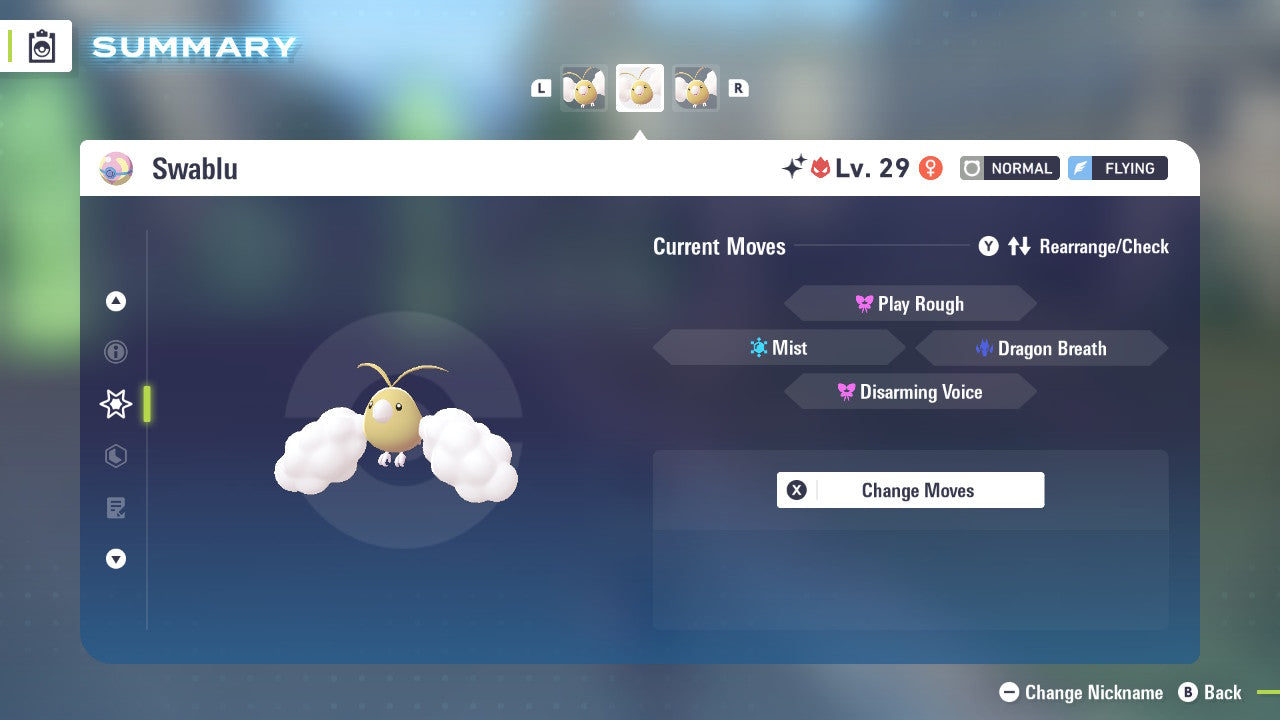The image size is (1280, 720).
Task: Switch to the left Swablu party tab
Action: [583, 88]
